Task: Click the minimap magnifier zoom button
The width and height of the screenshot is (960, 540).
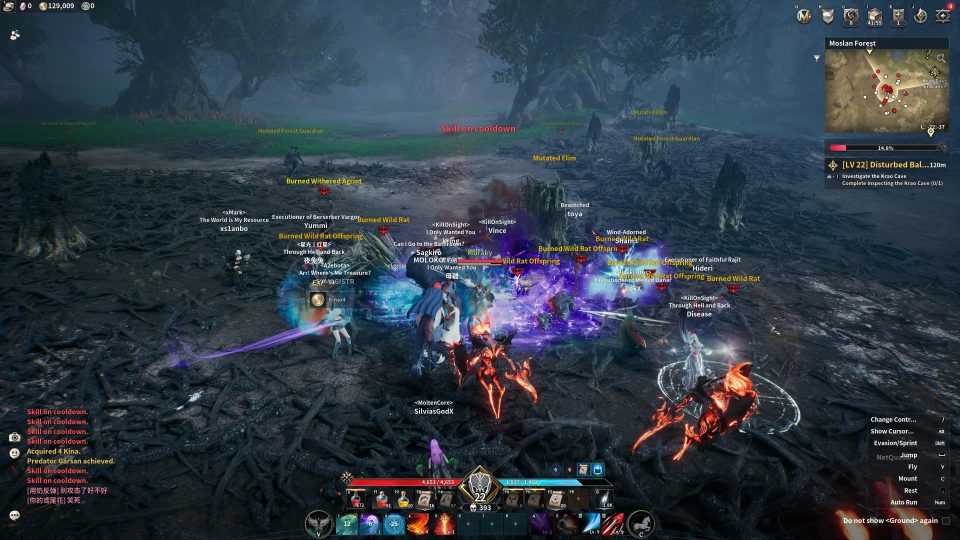Action: (x=935, y=72)
